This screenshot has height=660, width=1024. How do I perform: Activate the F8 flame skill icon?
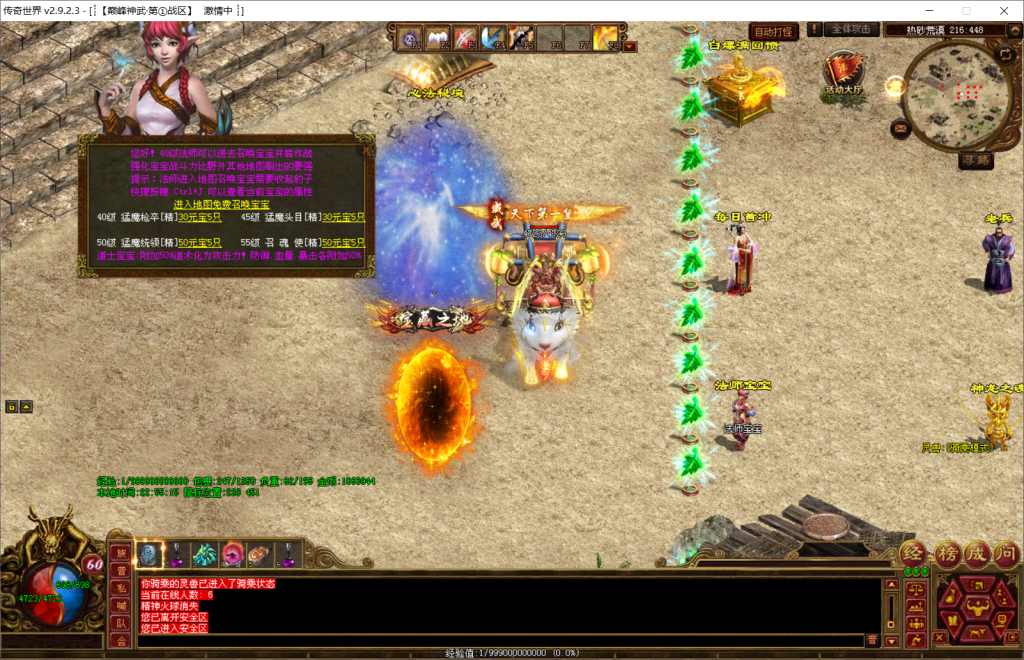point(604,39)
